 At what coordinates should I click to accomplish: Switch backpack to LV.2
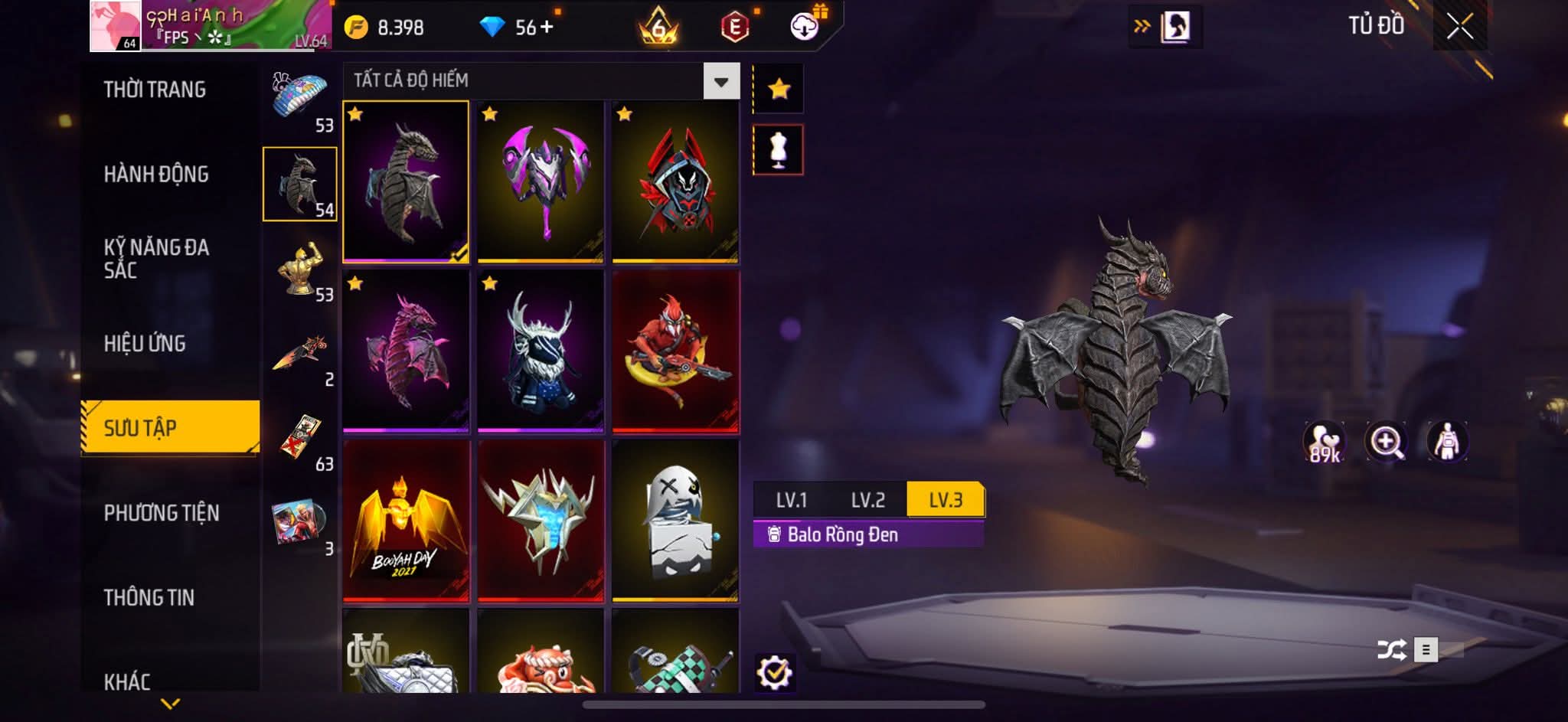867,500
